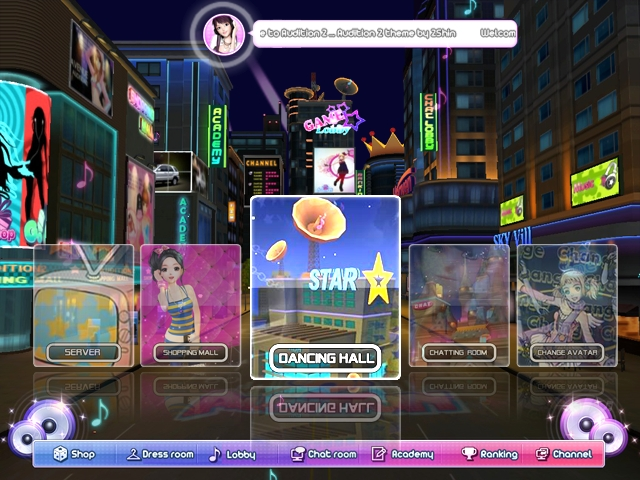Go to the Dress room
This screenshot has width=640, height=480.
(x=160, y=454)
